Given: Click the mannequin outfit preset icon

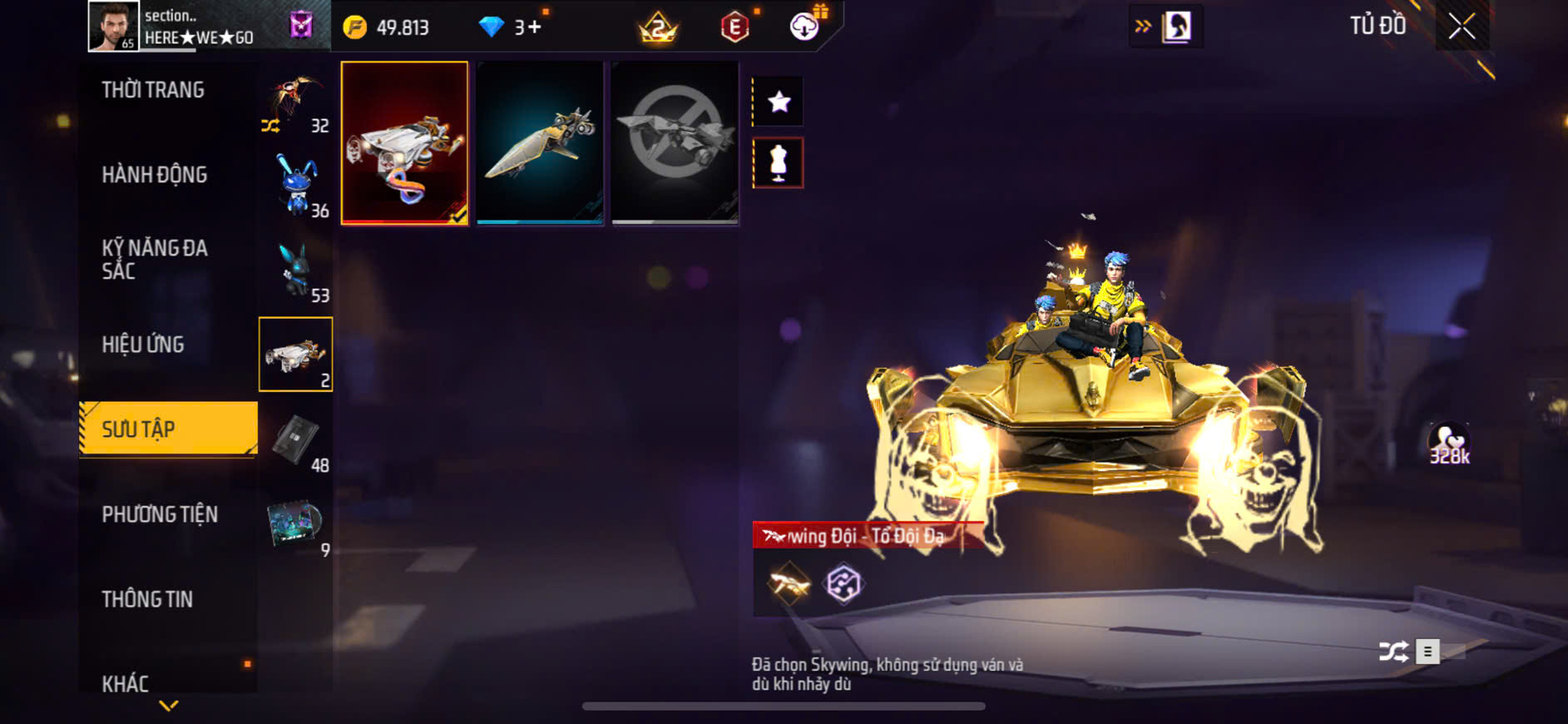Looking at the screenshot, I should (779, 162).
